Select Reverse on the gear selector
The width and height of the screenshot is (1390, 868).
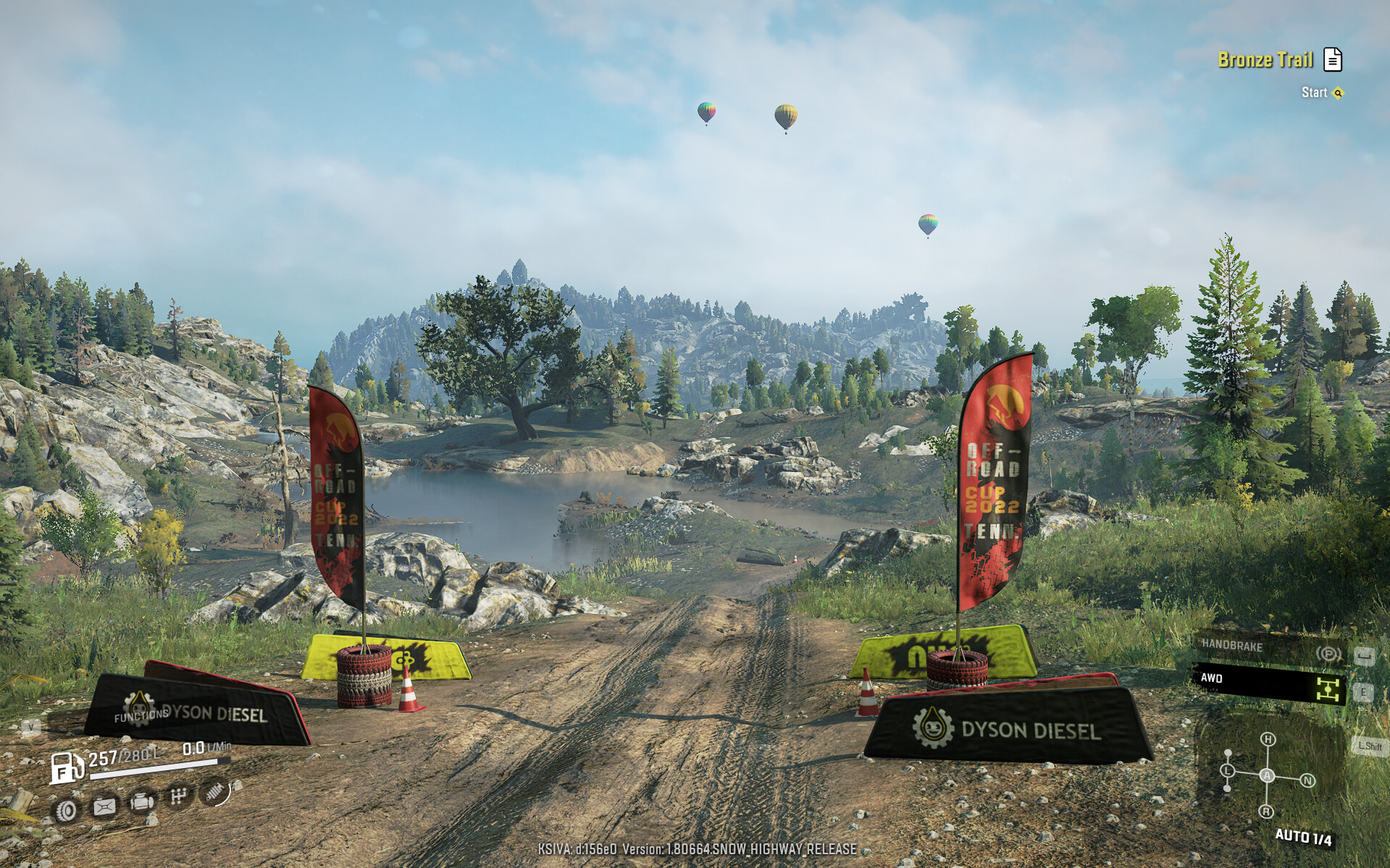1266,812
